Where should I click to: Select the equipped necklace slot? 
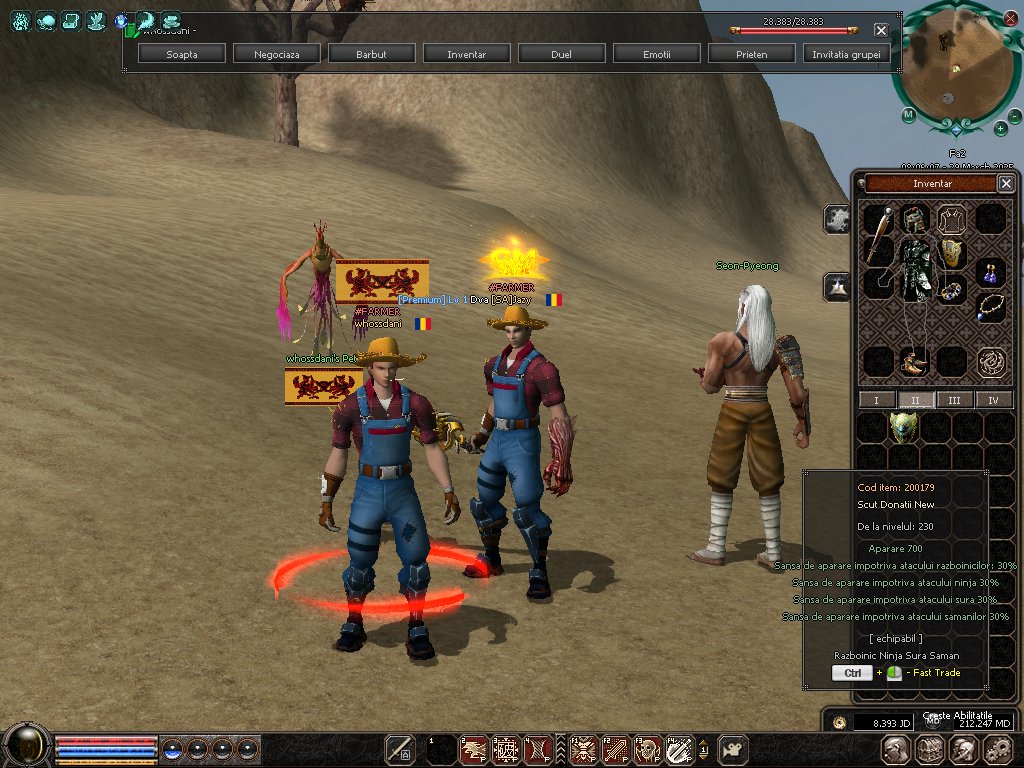point(991,305)
